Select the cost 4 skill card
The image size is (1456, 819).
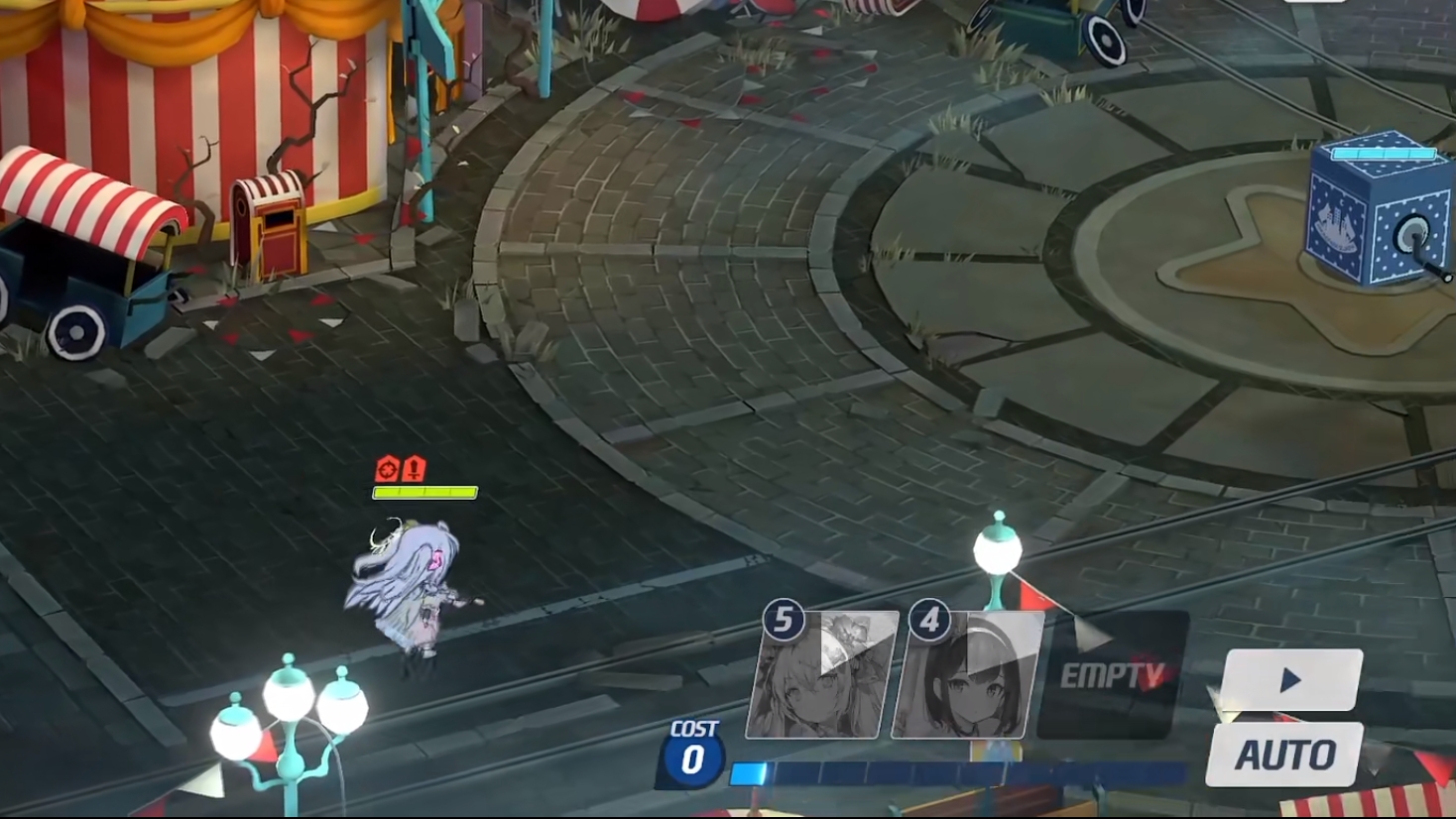[967, 675]
